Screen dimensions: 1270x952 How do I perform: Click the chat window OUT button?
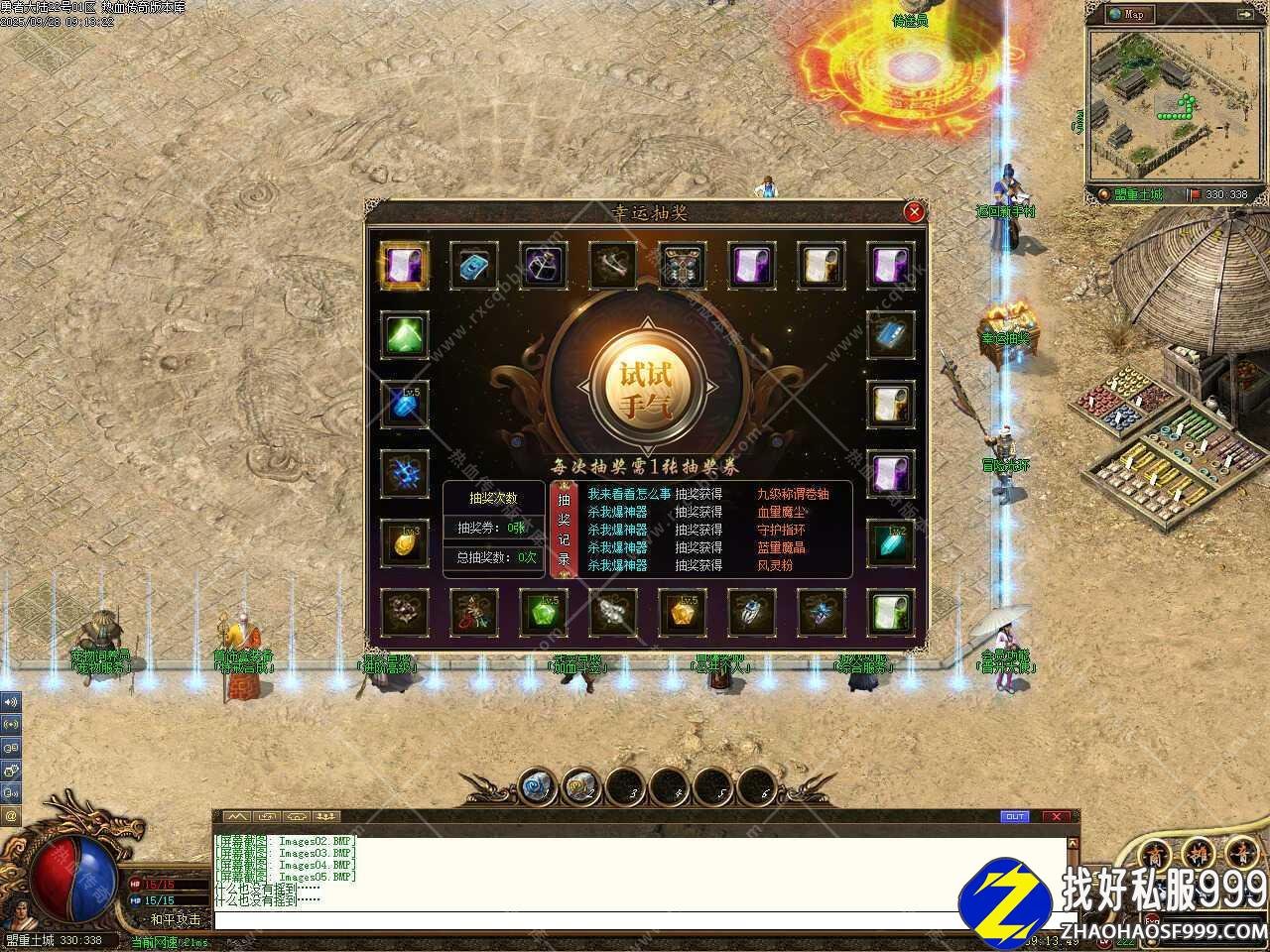1014,817
